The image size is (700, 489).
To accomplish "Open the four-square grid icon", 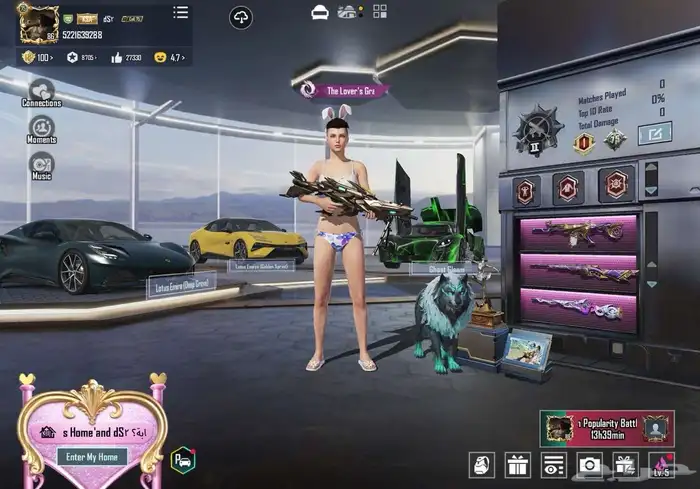I will (380, 12).
